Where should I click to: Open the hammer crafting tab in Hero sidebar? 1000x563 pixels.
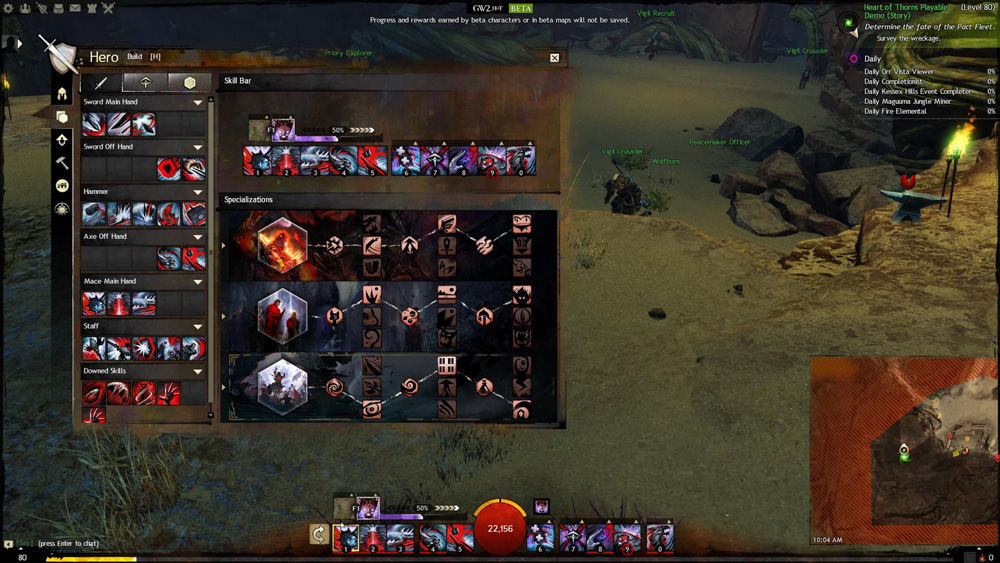(x=62, y=163)
